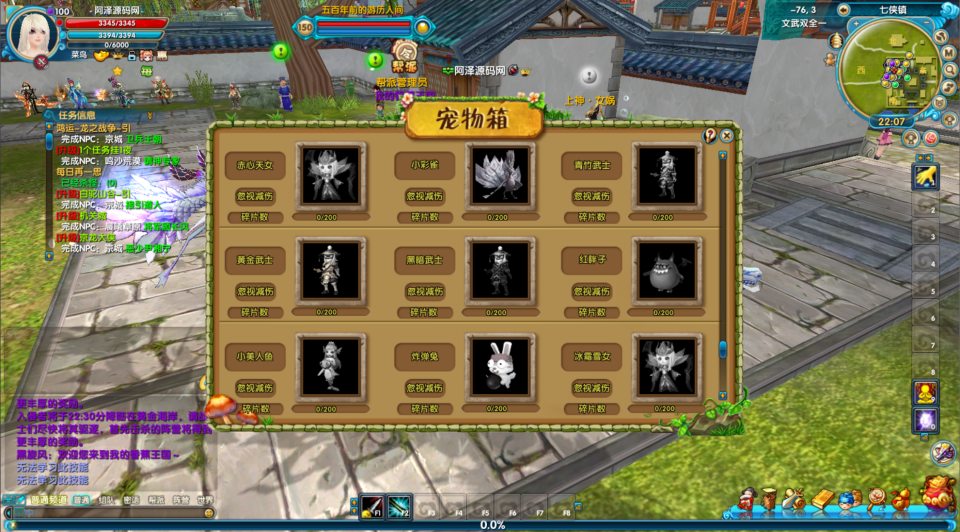Close the 宠物箱 pet box window
The height and width of the screenshot is (532, 960).
coord(727,136)
